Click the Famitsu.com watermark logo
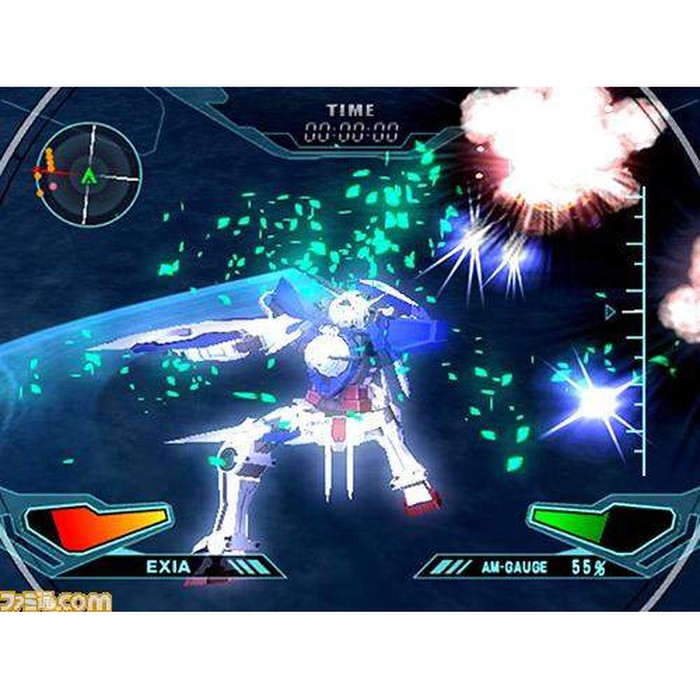Image resolution: width=700 pixels, height=700 pixels. click(x=56, y=601)
